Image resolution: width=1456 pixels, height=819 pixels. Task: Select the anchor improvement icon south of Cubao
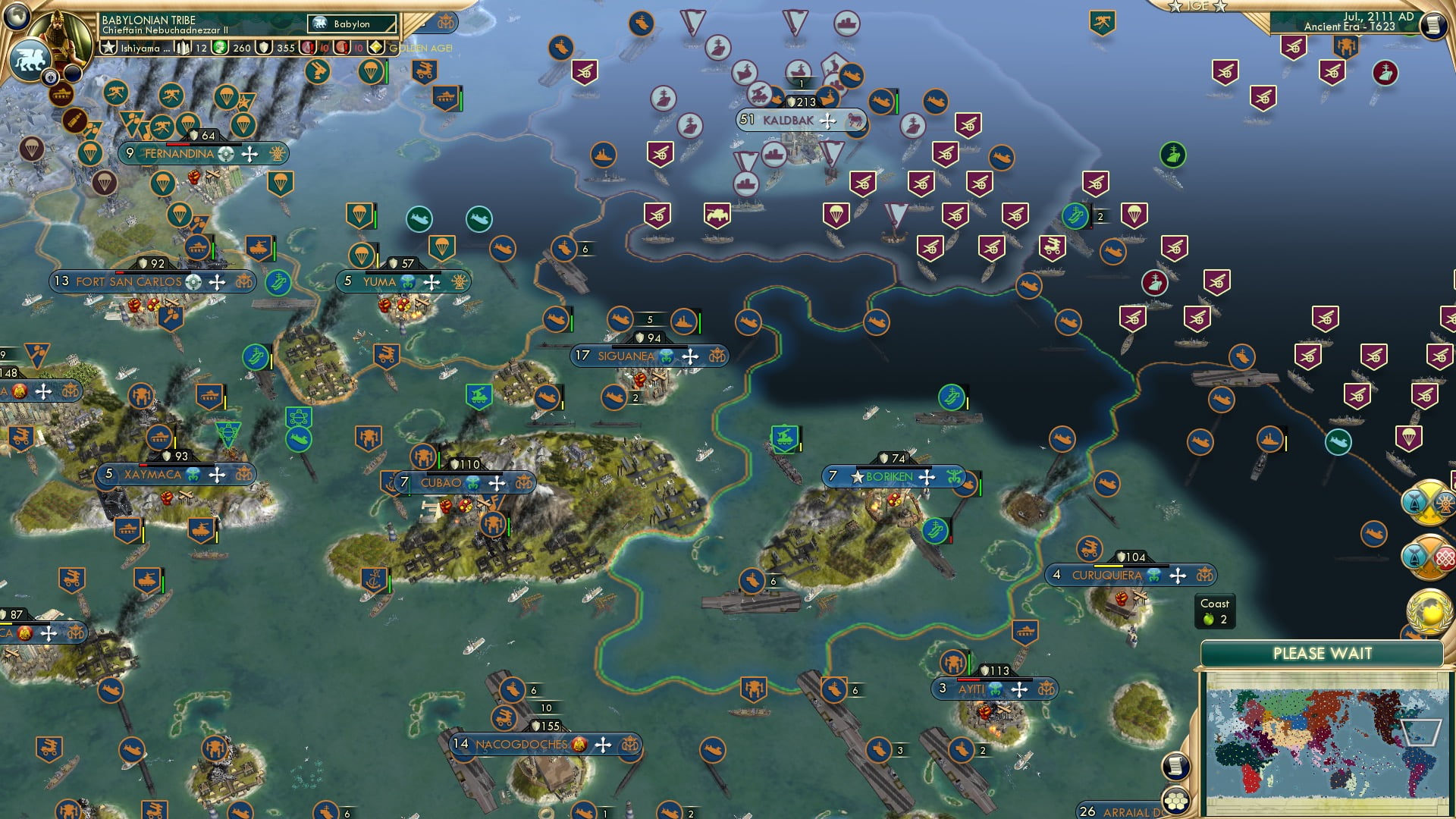coord(375,579)
